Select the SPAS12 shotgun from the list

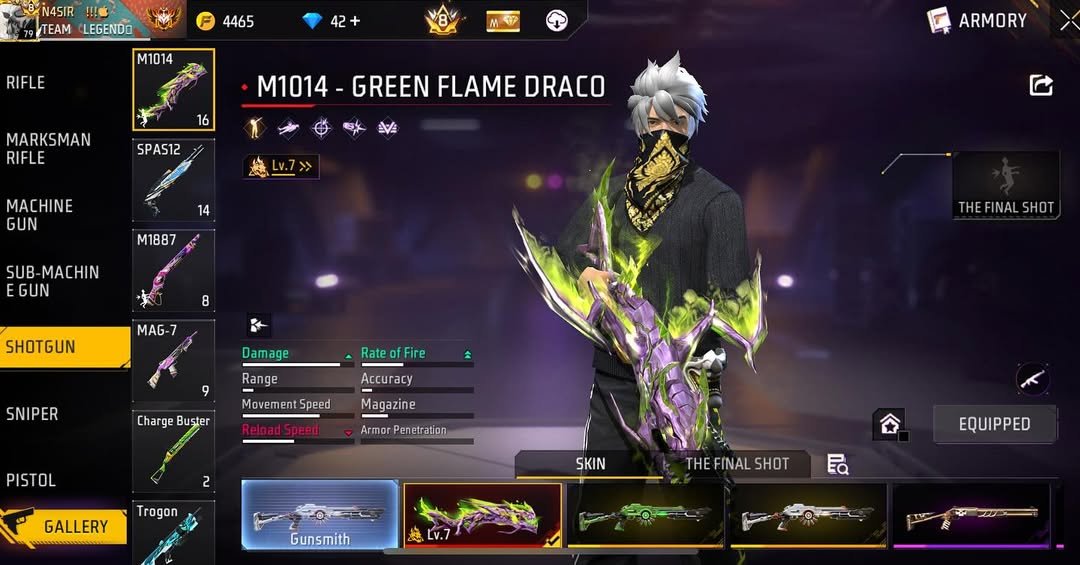click(x=173, y=180)
